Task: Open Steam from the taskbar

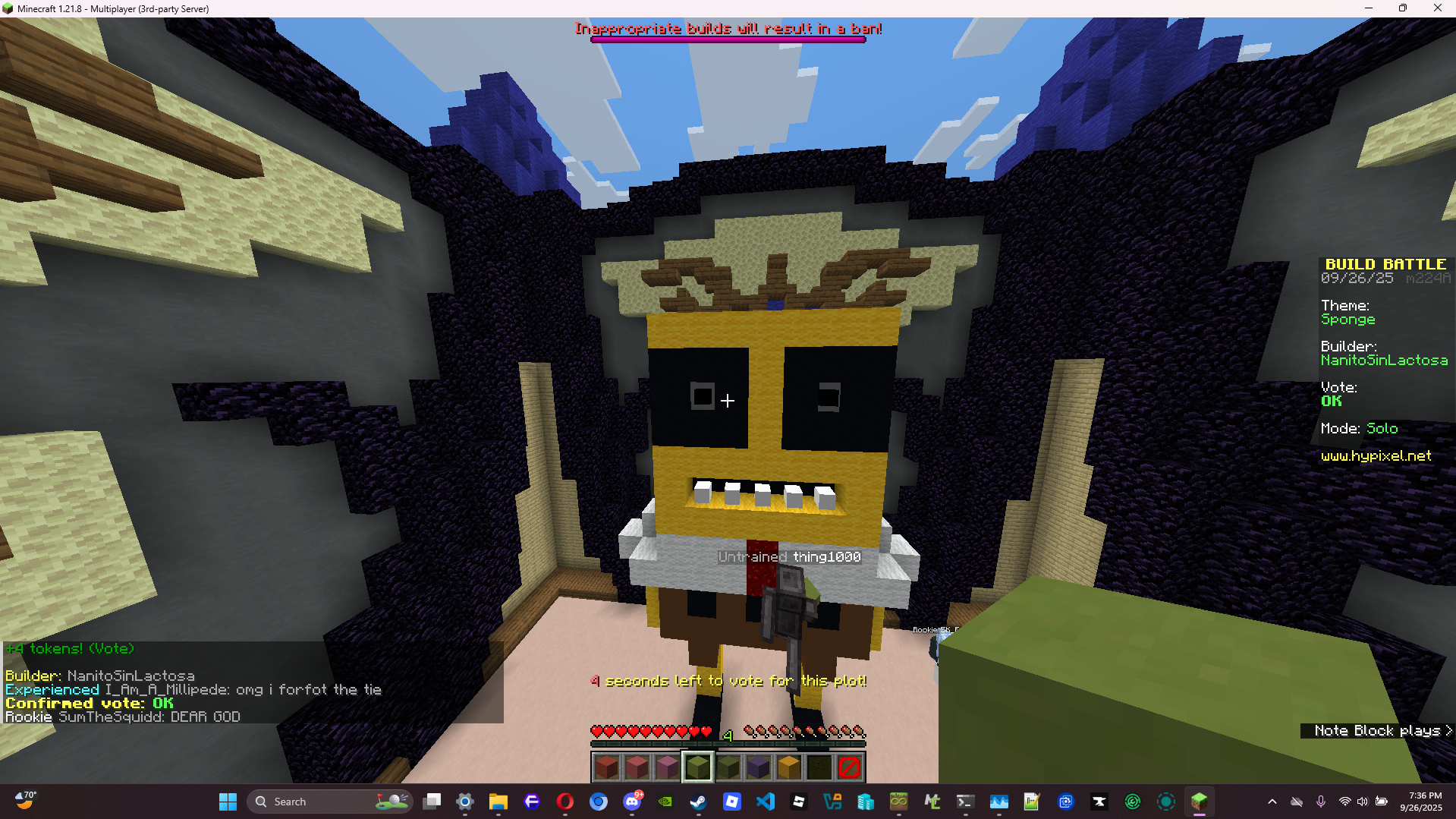Action: [698, 802]
